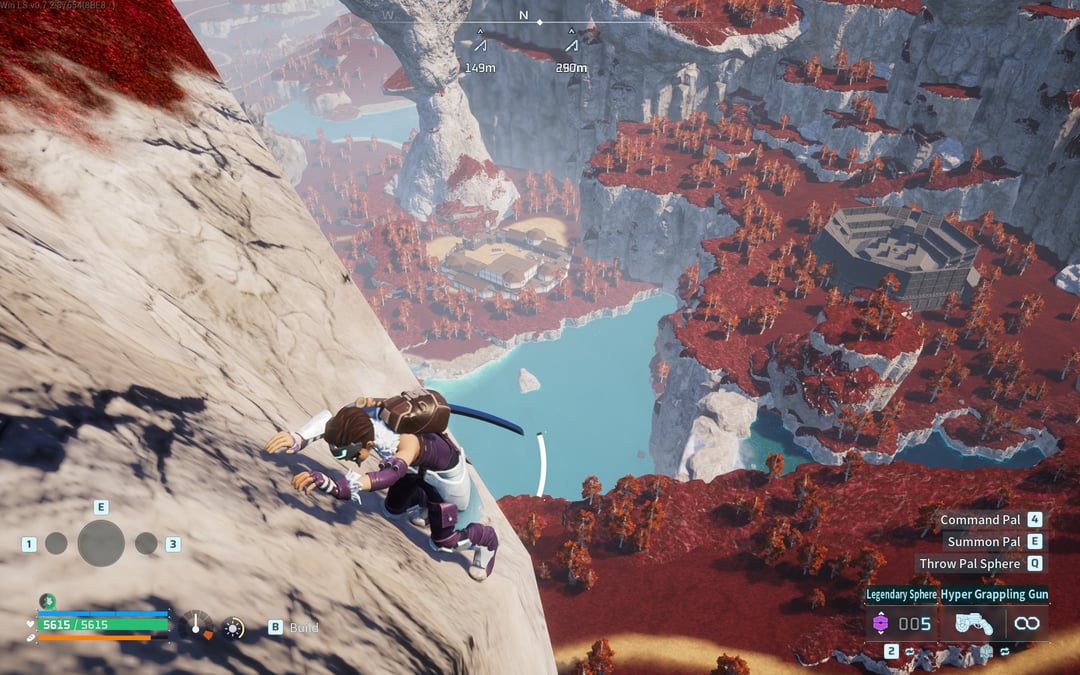Image resolution: width=1080 pixels, height=675 pixels.
Task: Click the green status icon above the health bar
Action: (47, 601)
